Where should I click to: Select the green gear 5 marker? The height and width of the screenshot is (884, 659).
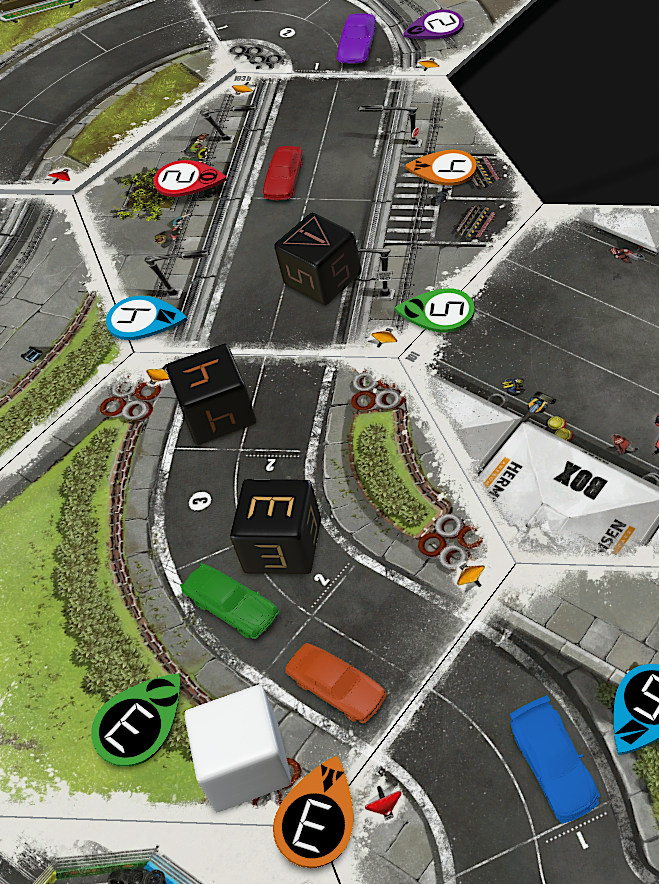point(440,309)
